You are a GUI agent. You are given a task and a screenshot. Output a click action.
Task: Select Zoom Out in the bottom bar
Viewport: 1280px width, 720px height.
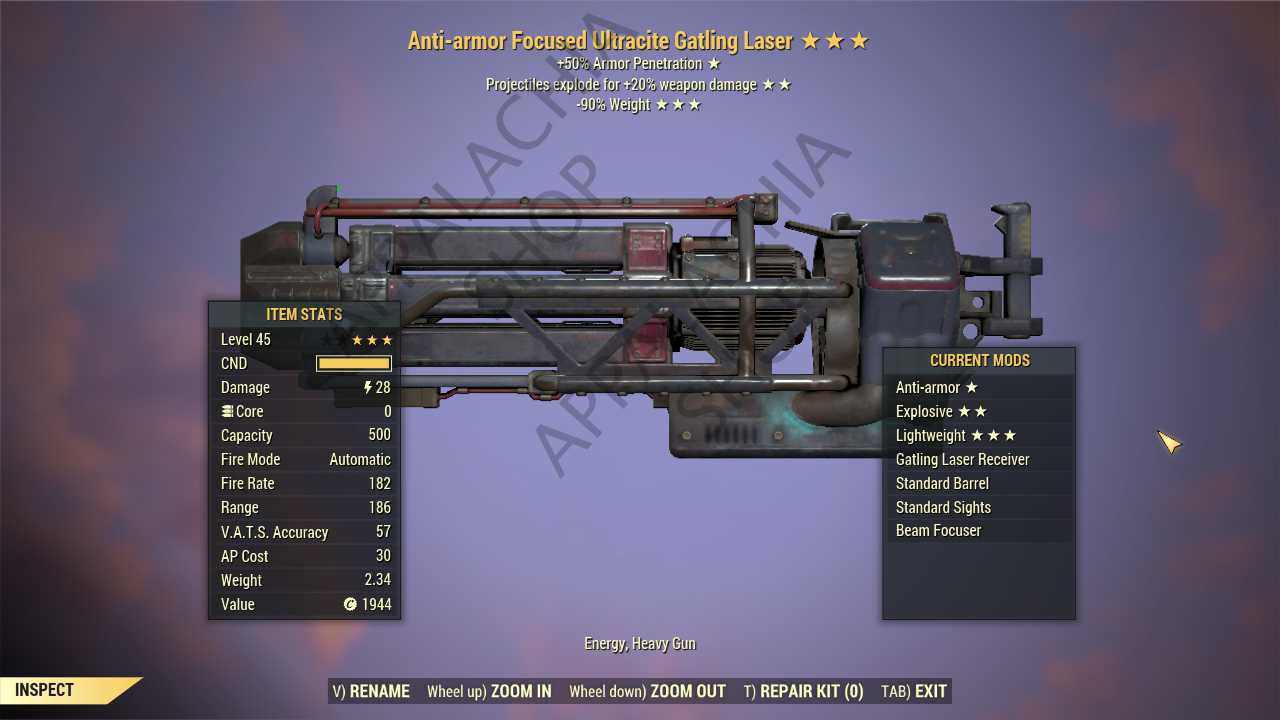pos(647,691)
